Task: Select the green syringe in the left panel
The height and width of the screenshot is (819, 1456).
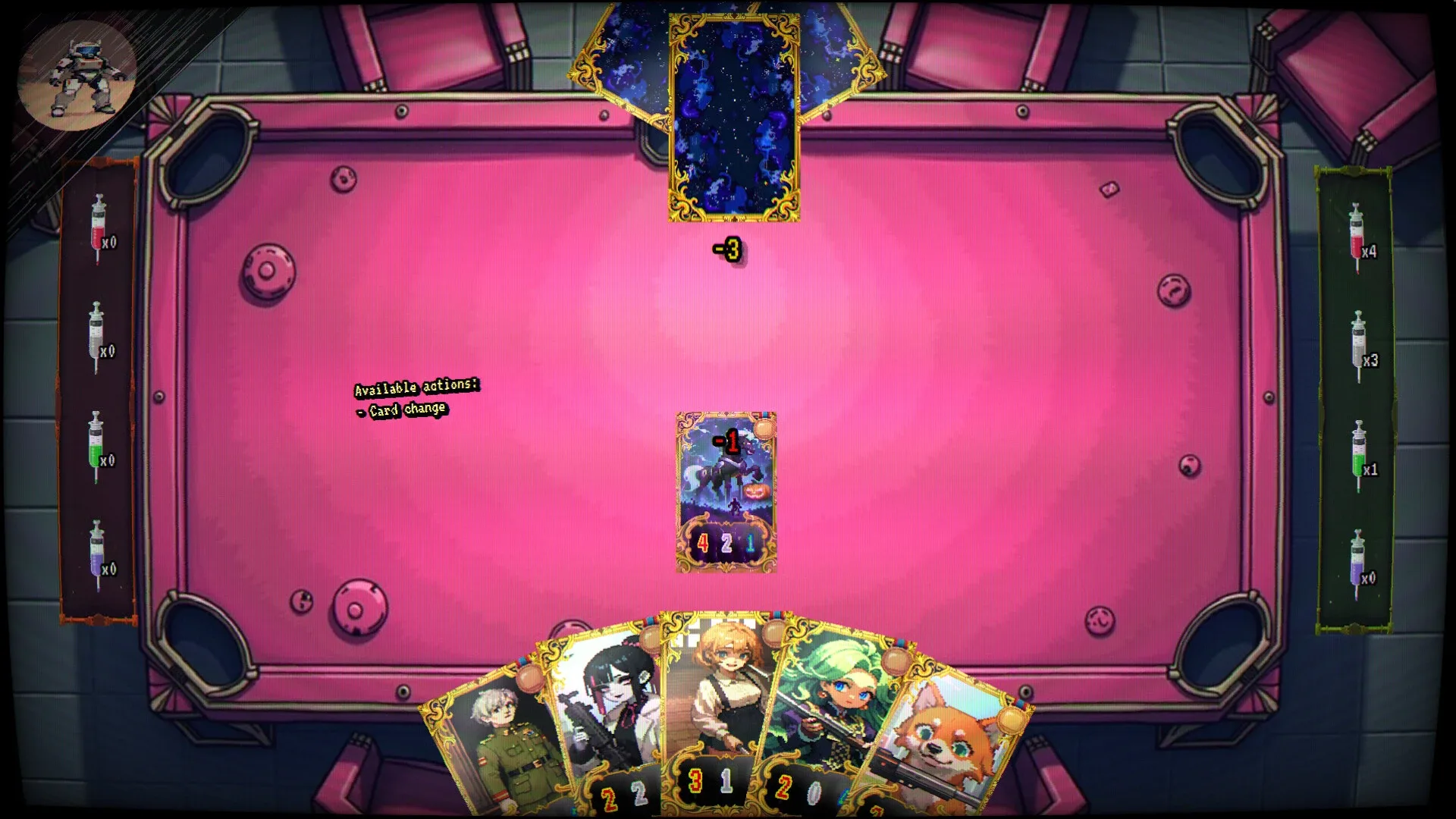Action: pos(95,447)
